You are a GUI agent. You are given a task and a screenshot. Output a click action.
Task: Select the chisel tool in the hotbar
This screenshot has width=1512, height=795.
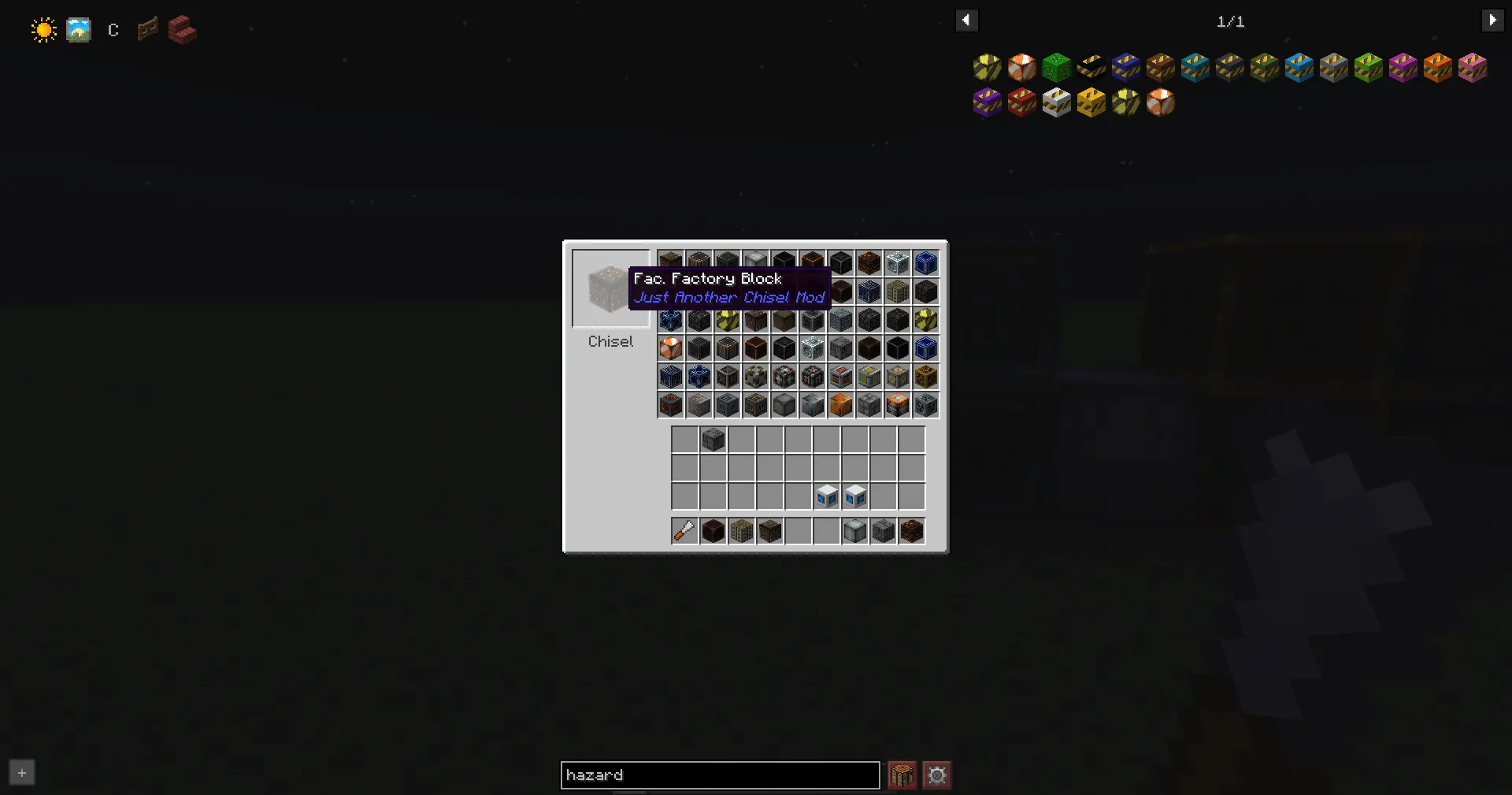pyautogui.click(x=684, y=531)
